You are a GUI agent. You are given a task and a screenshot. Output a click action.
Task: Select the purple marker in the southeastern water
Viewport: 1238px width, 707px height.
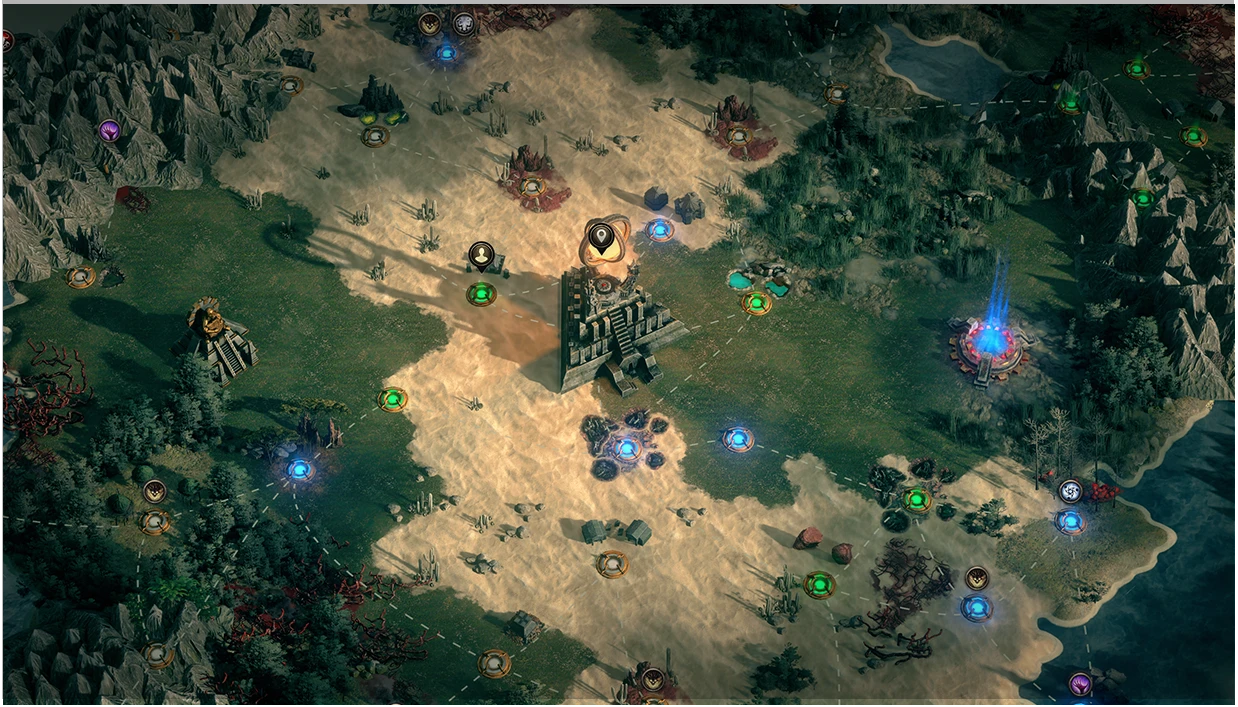1080,684
